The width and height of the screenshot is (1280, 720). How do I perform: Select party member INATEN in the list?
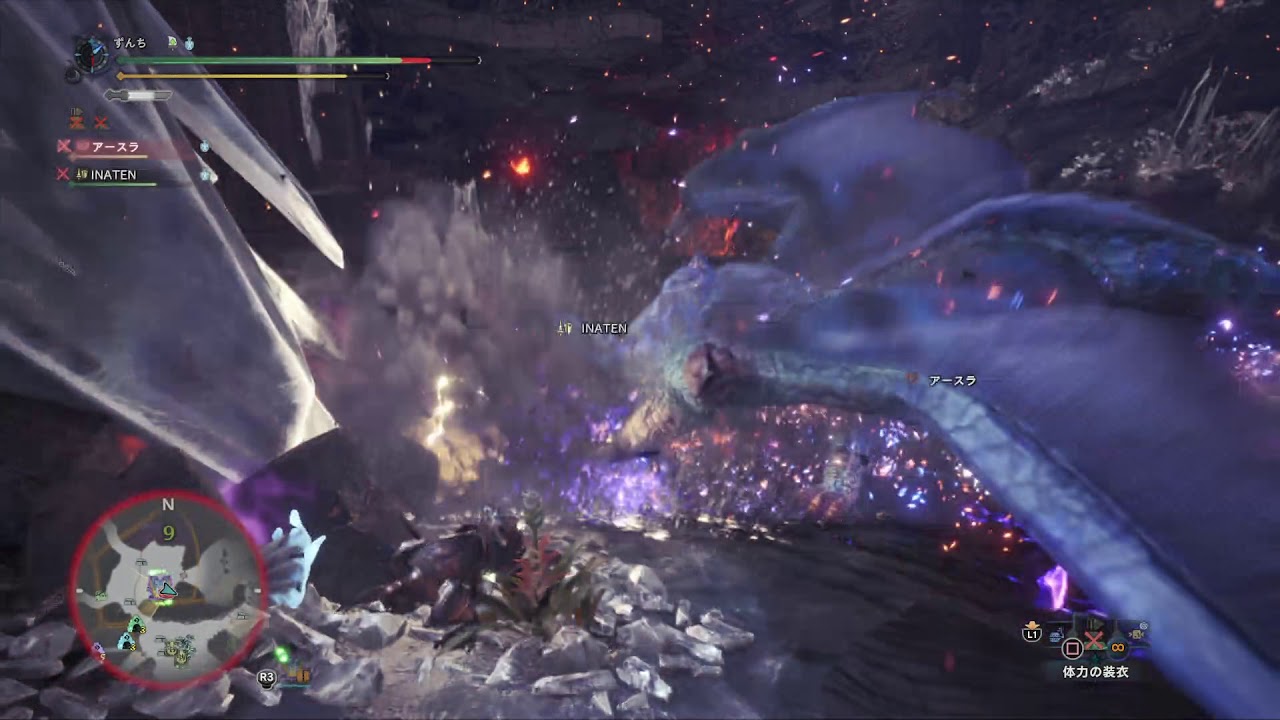click(113, 175)
